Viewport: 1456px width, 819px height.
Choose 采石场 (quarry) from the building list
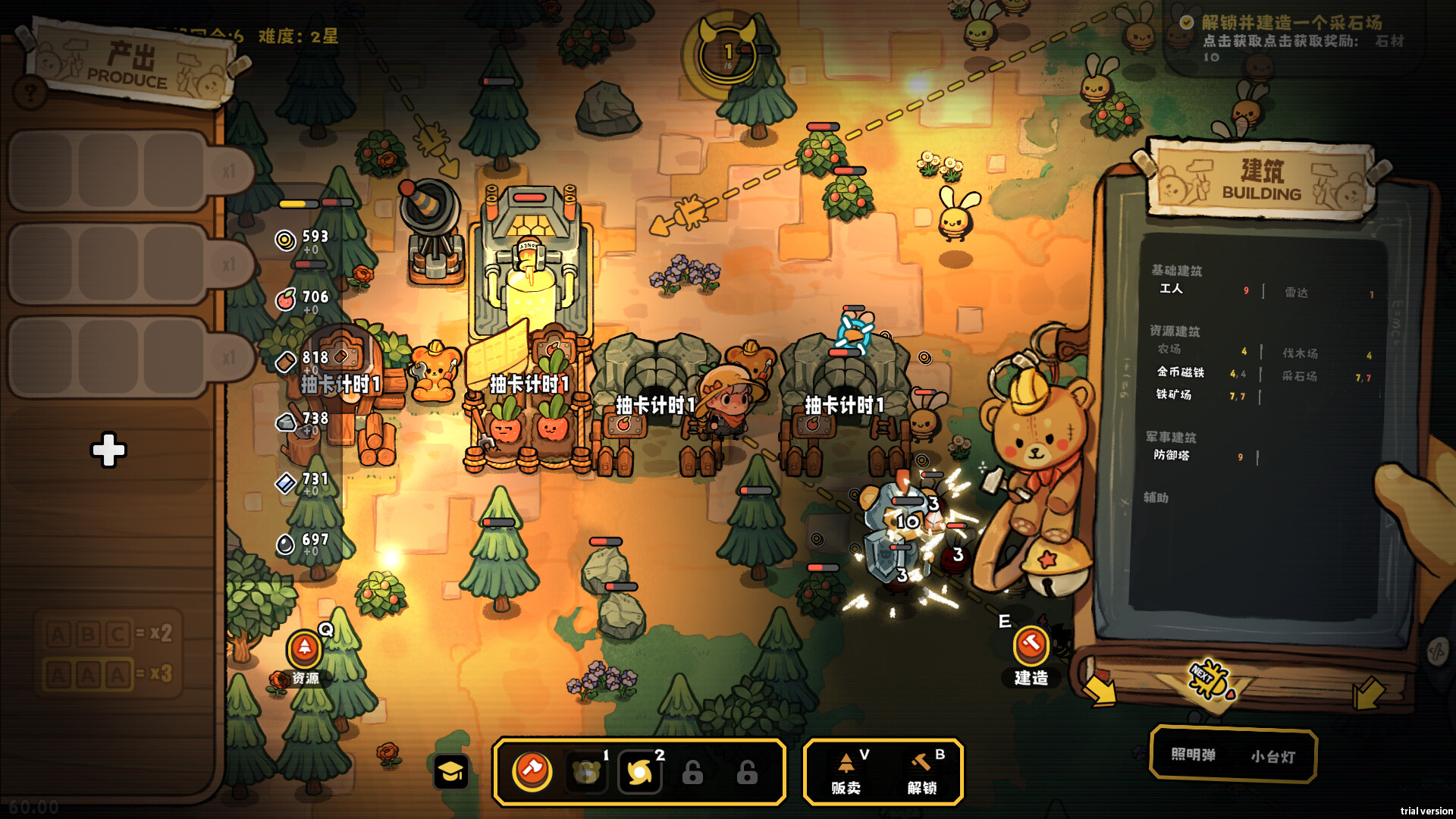pyautogui.click(x=1299, y=376)
